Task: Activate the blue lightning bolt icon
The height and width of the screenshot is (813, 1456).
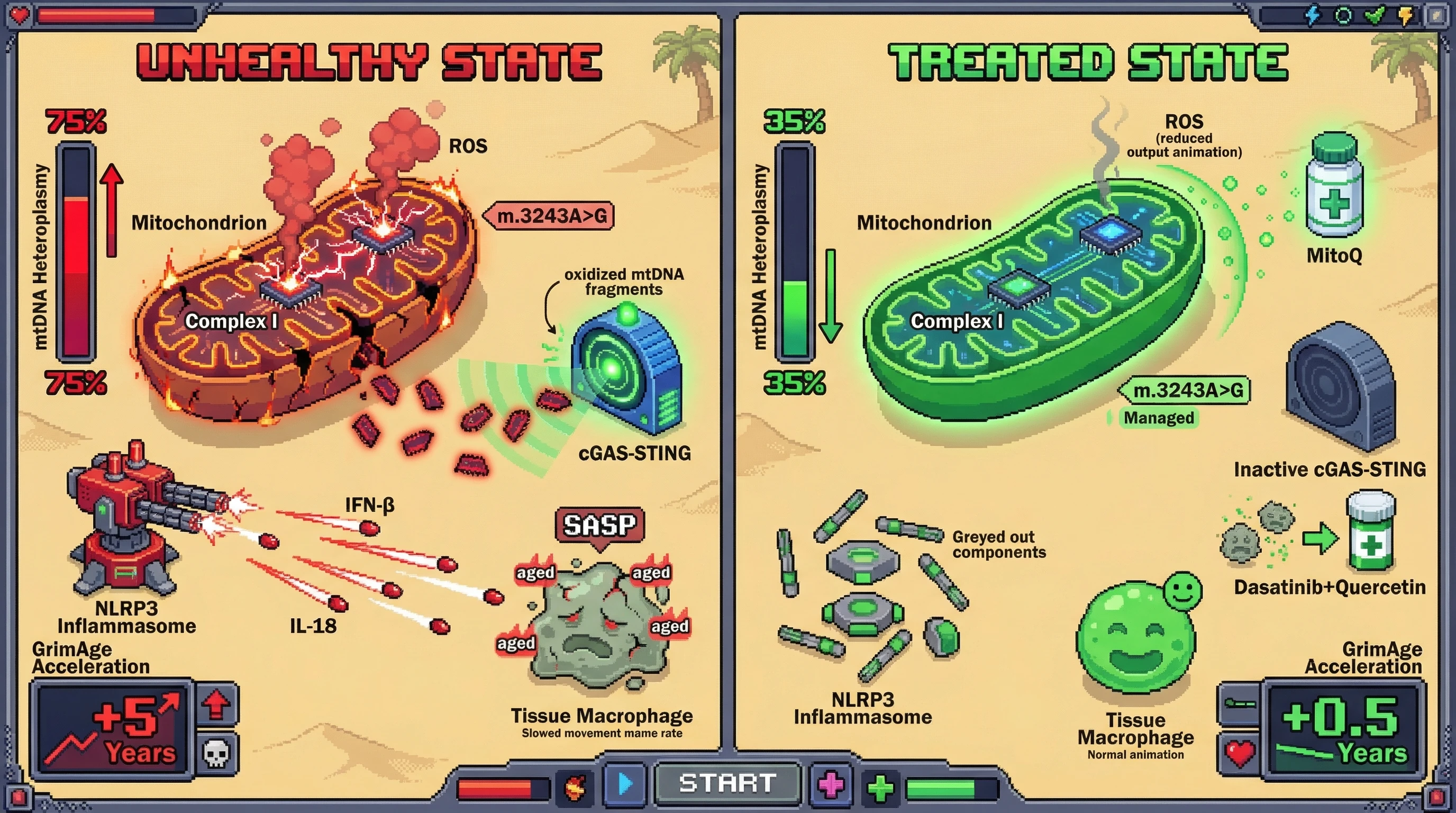Action: click(x=1313, y=15)
